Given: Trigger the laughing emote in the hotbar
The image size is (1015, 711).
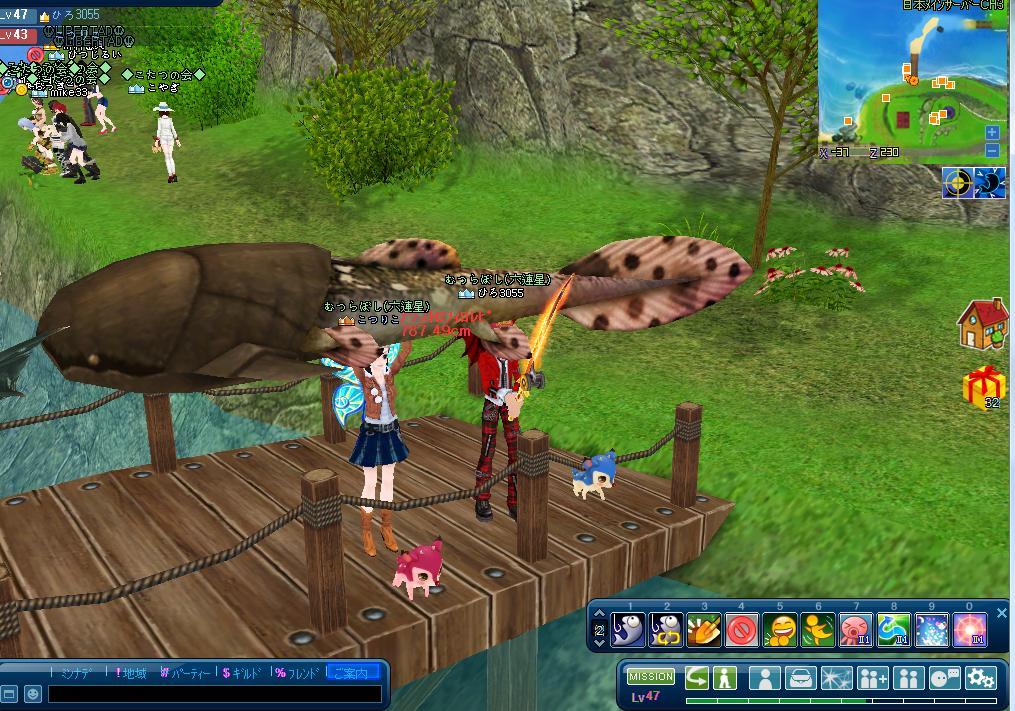Looking at the screenshot, I should (780, 630).
